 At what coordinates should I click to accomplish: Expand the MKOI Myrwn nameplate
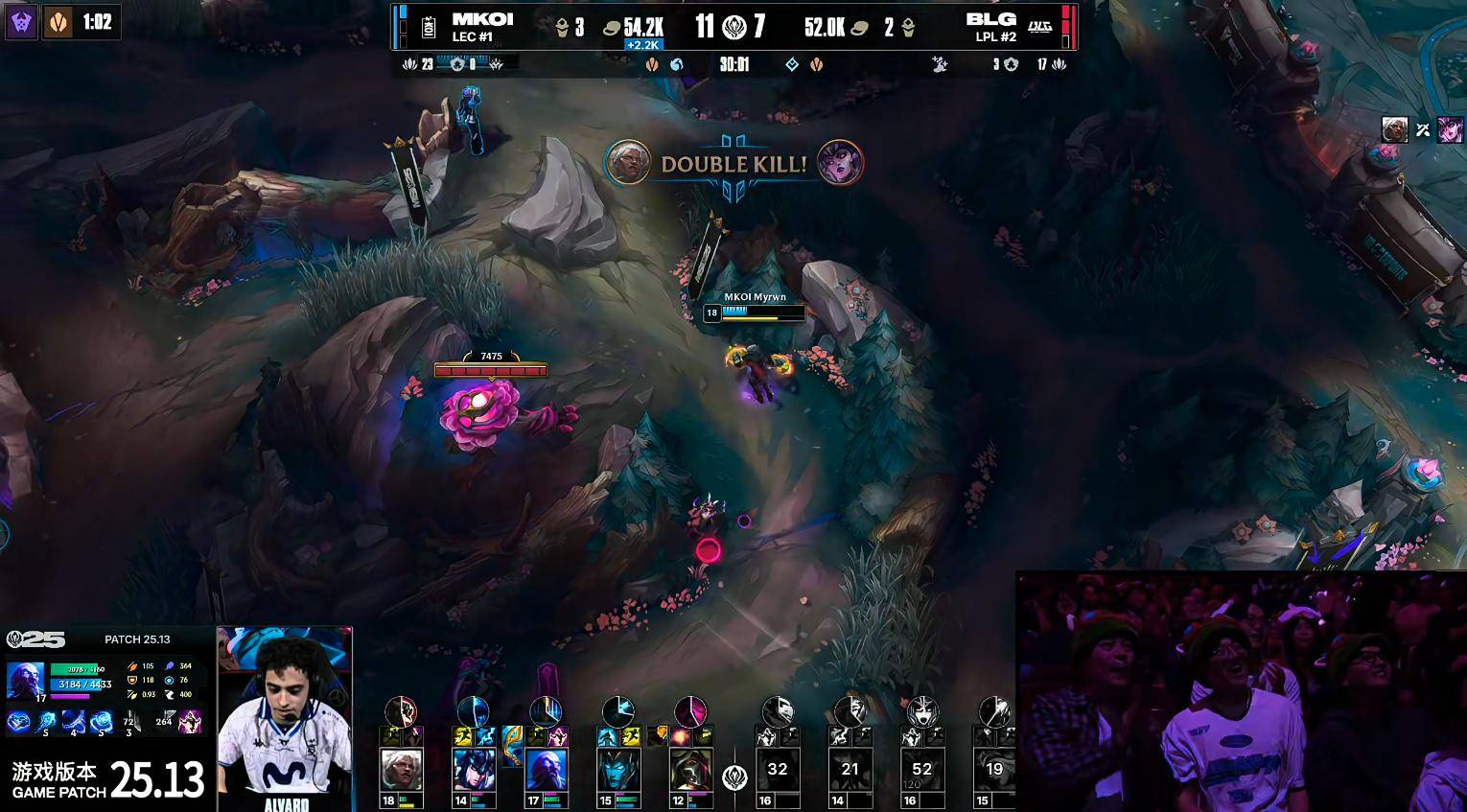(754, 304)
